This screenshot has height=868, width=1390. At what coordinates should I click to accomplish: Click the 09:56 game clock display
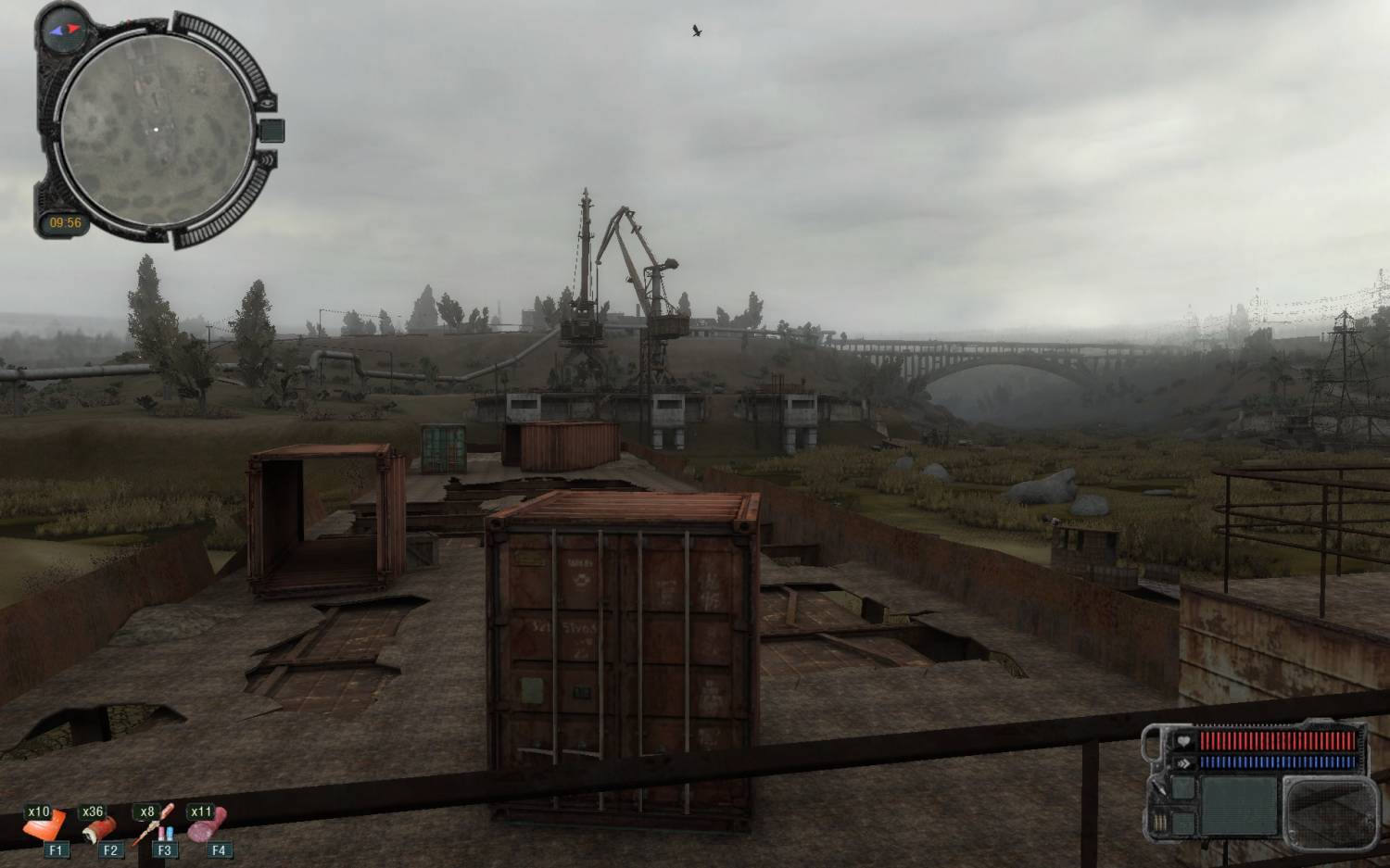tap(67, 221)
